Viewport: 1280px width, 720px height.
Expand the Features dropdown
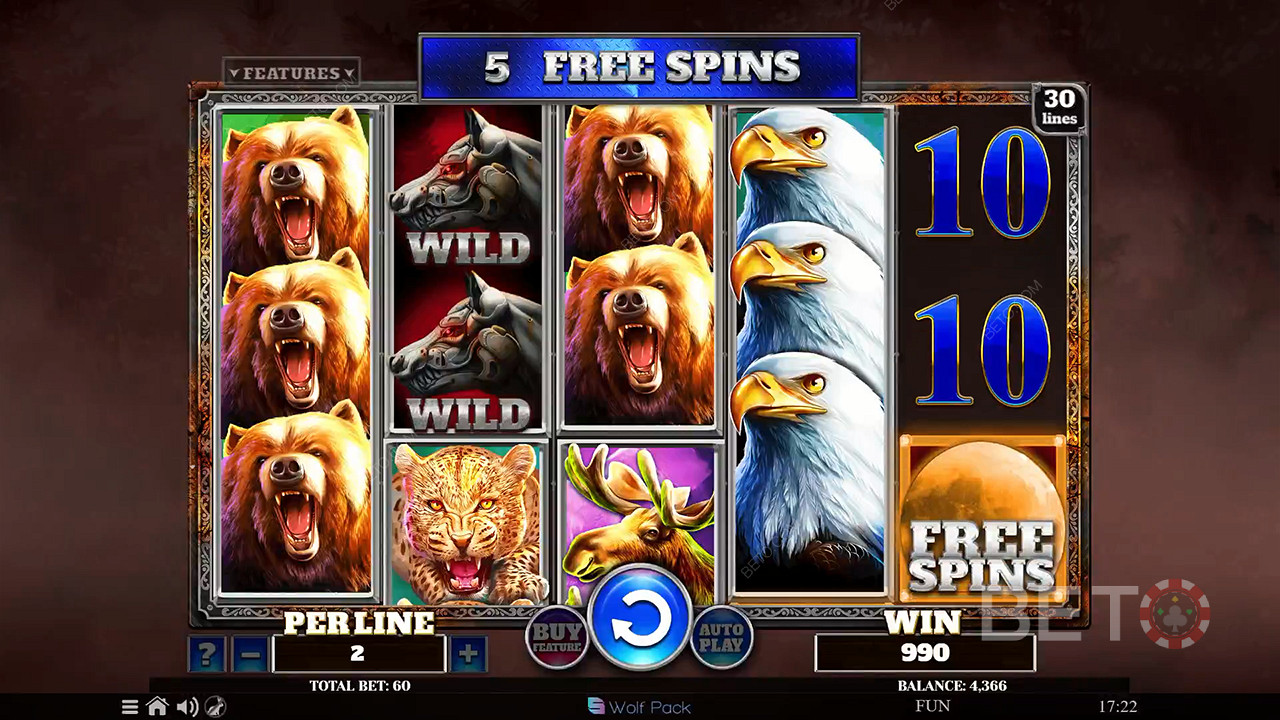coord(291,73)
